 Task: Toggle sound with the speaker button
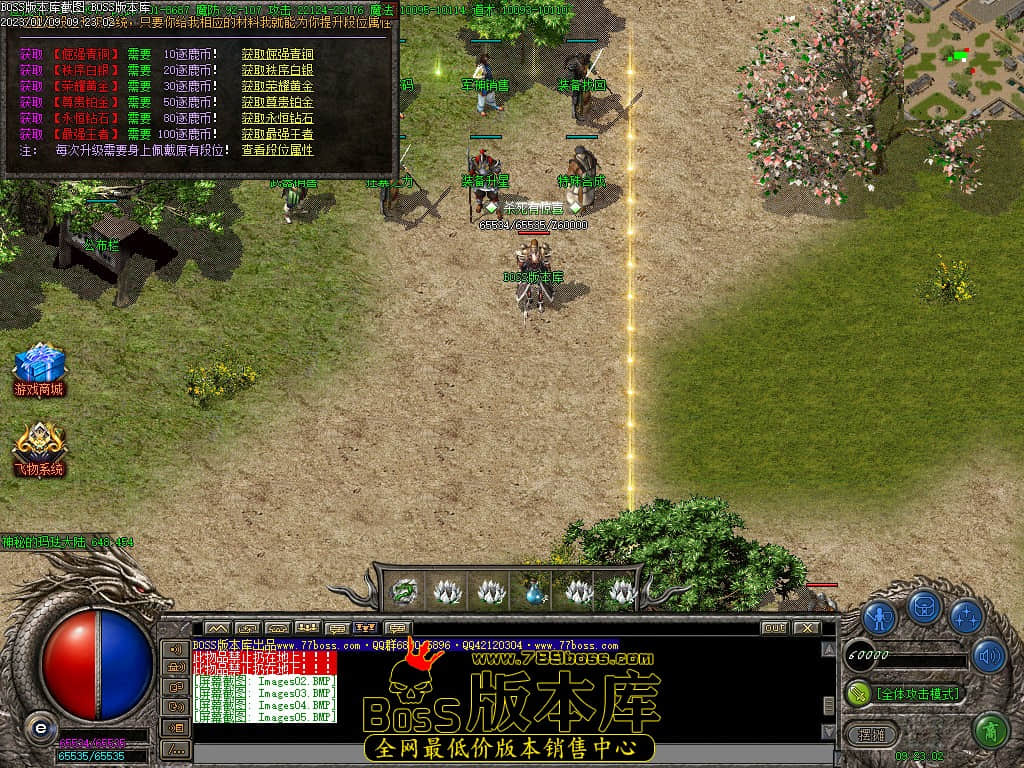click(x=988, y=655)
